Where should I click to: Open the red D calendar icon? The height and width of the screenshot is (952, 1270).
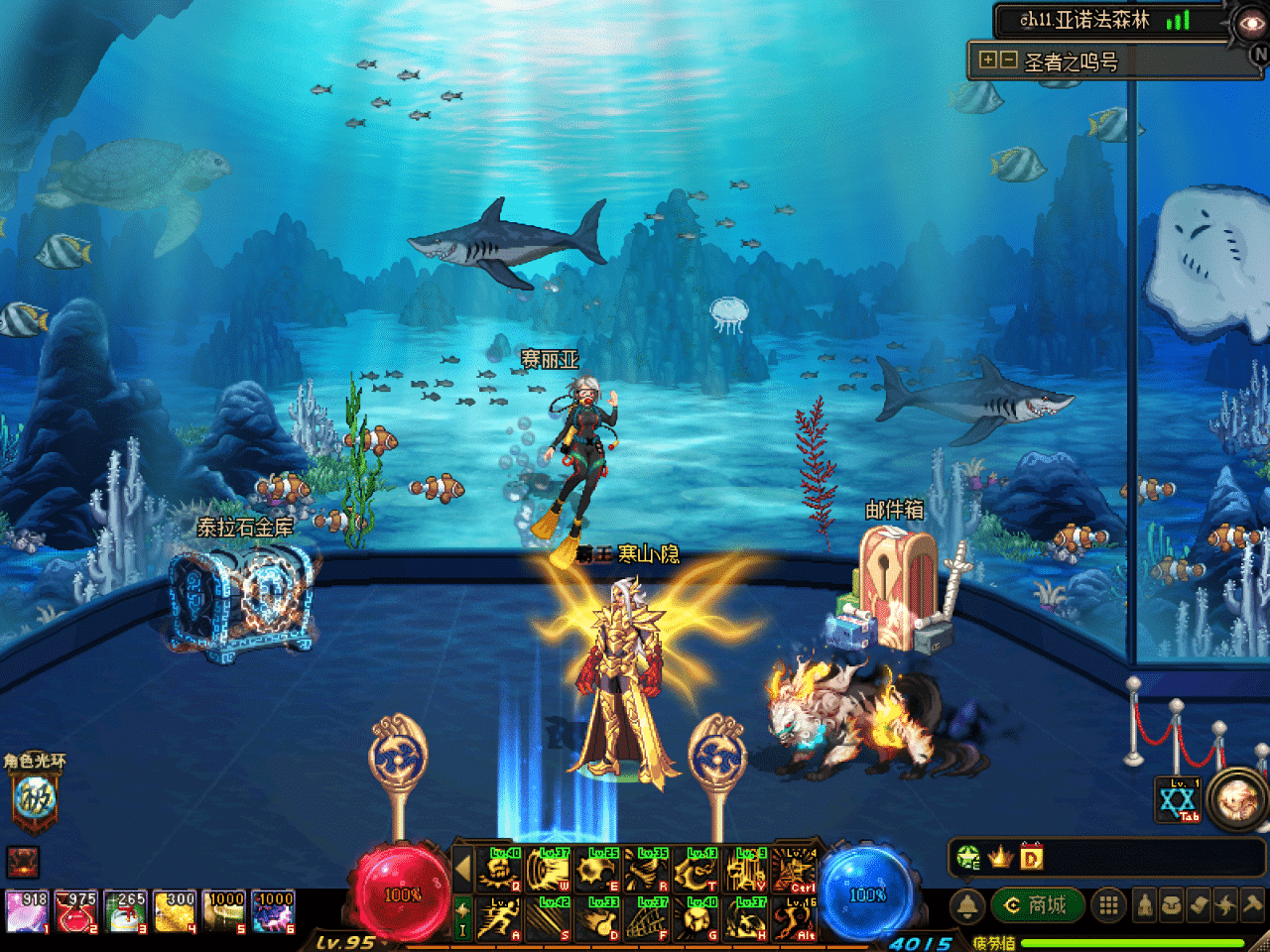click(1031, 857)
